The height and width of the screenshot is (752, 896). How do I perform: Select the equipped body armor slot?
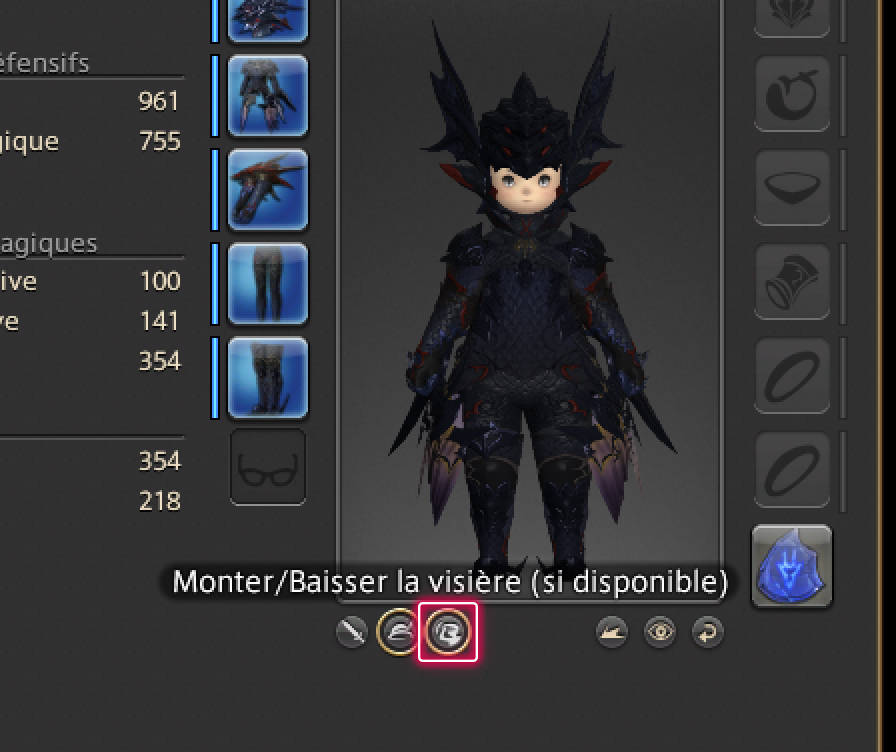coord(268,96)
